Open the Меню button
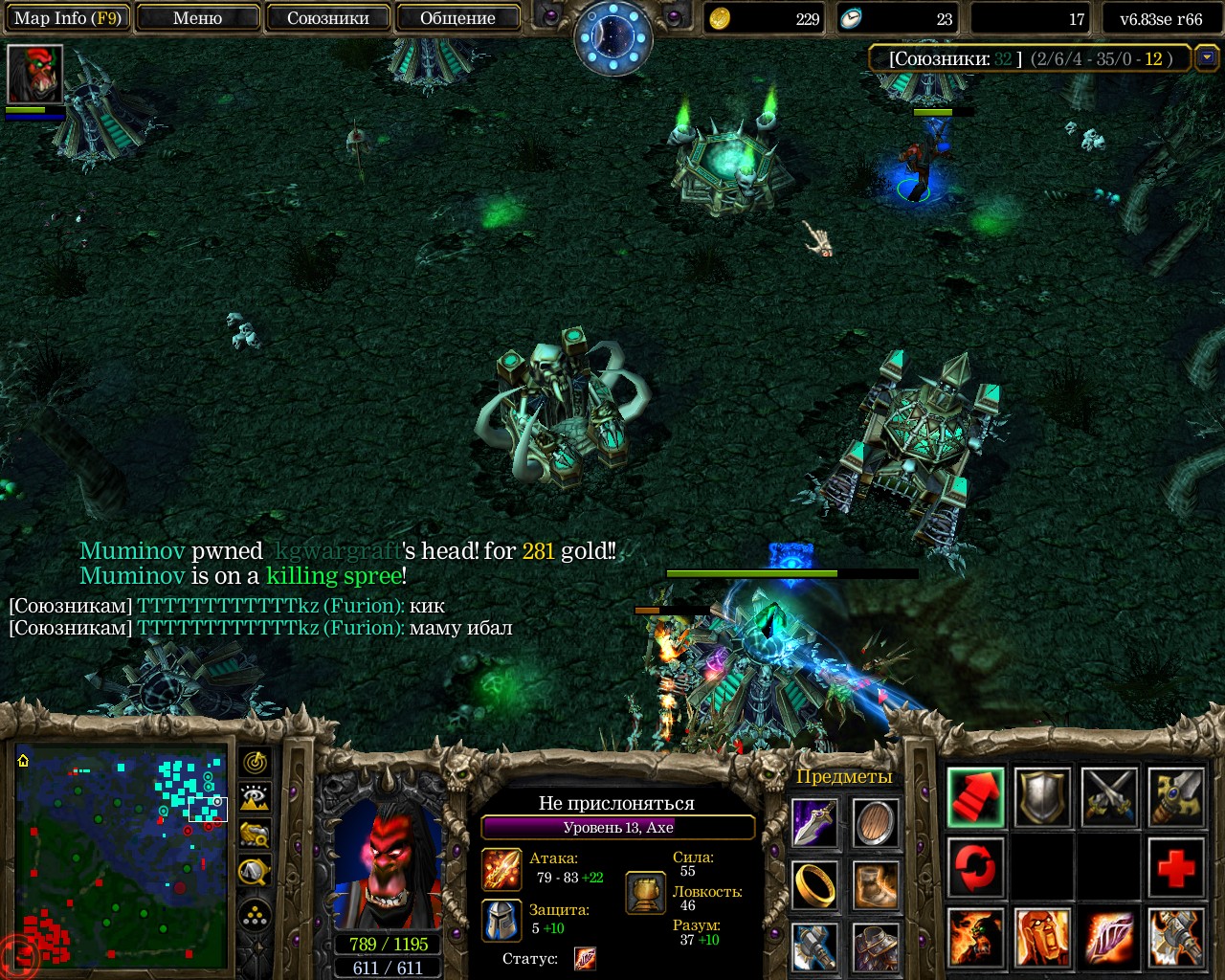Screen dimensions: 1225x980 [197, 18]
